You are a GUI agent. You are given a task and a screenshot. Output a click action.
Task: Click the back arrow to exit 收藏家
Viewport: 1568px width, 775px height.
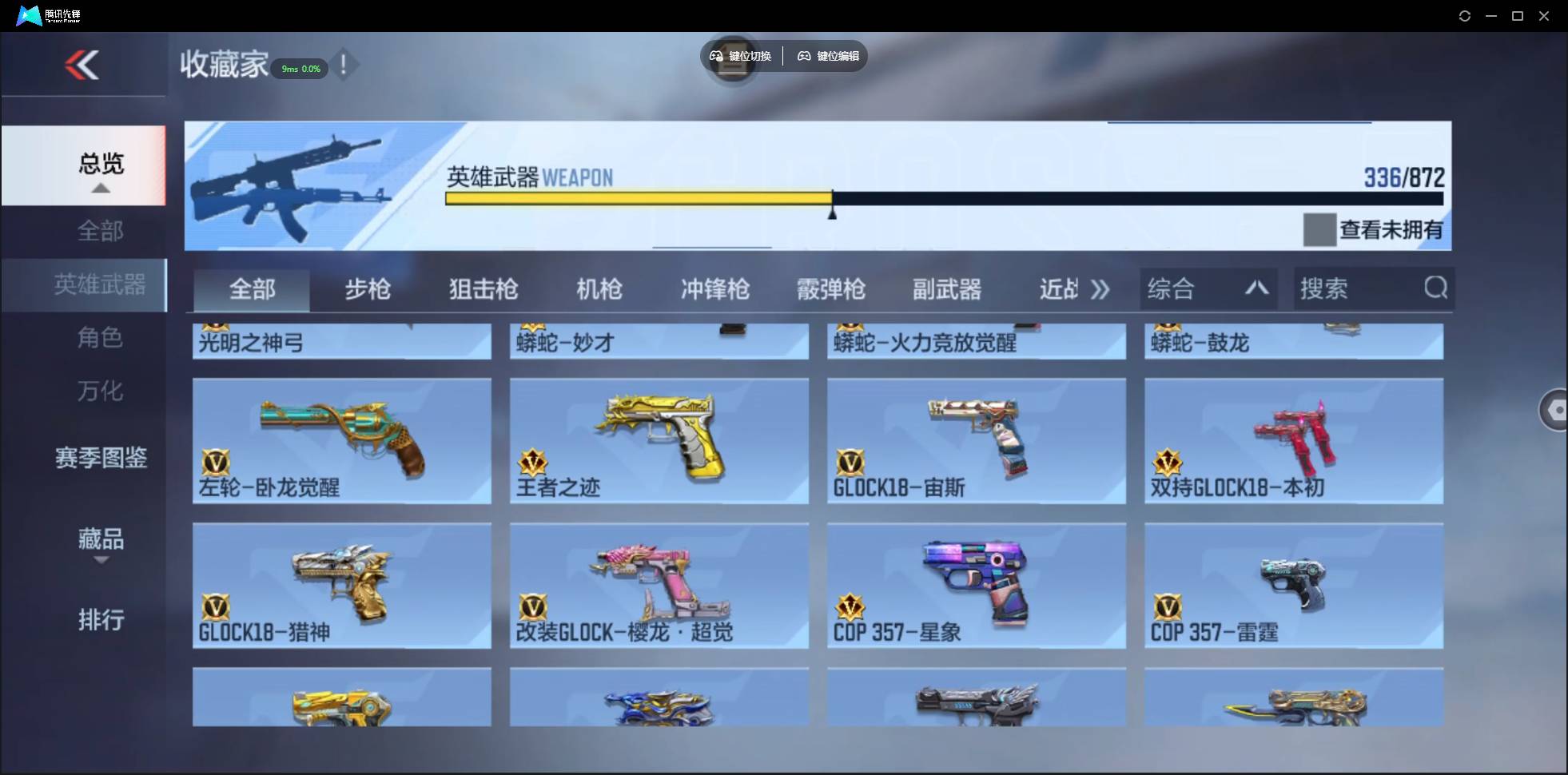84,66
